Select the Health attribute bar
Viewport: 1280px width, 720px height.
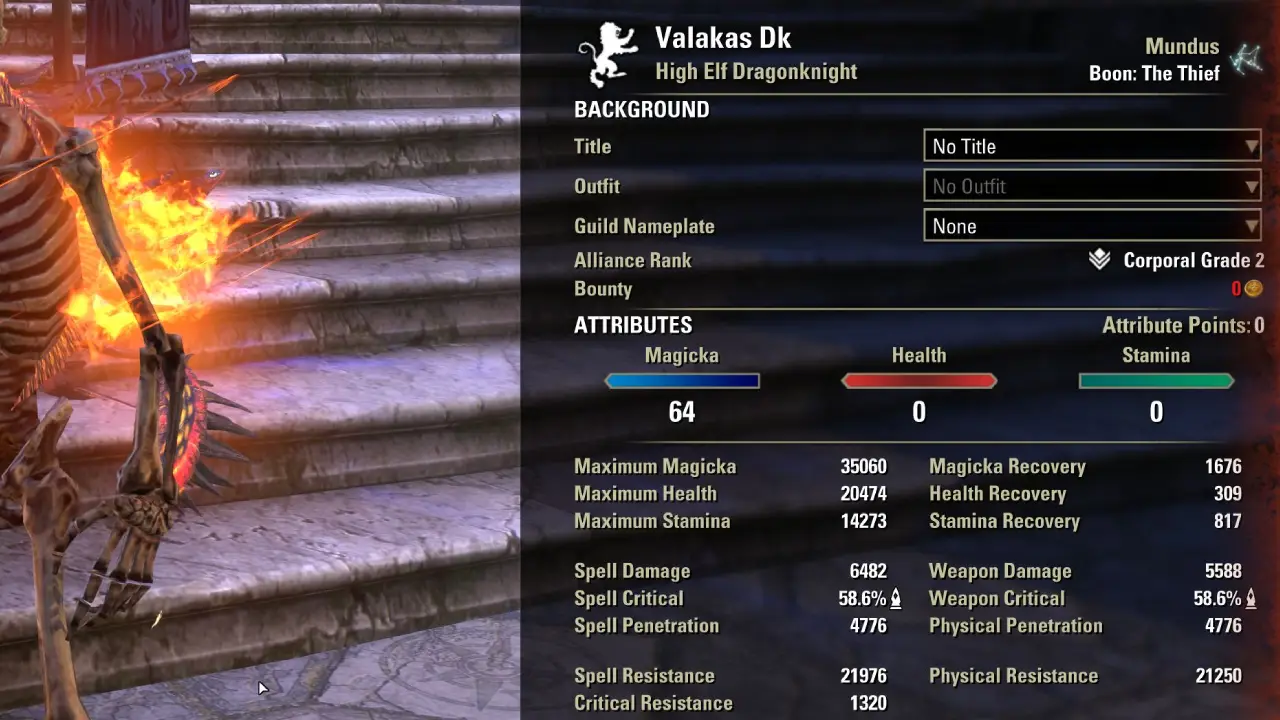[919, 381]
